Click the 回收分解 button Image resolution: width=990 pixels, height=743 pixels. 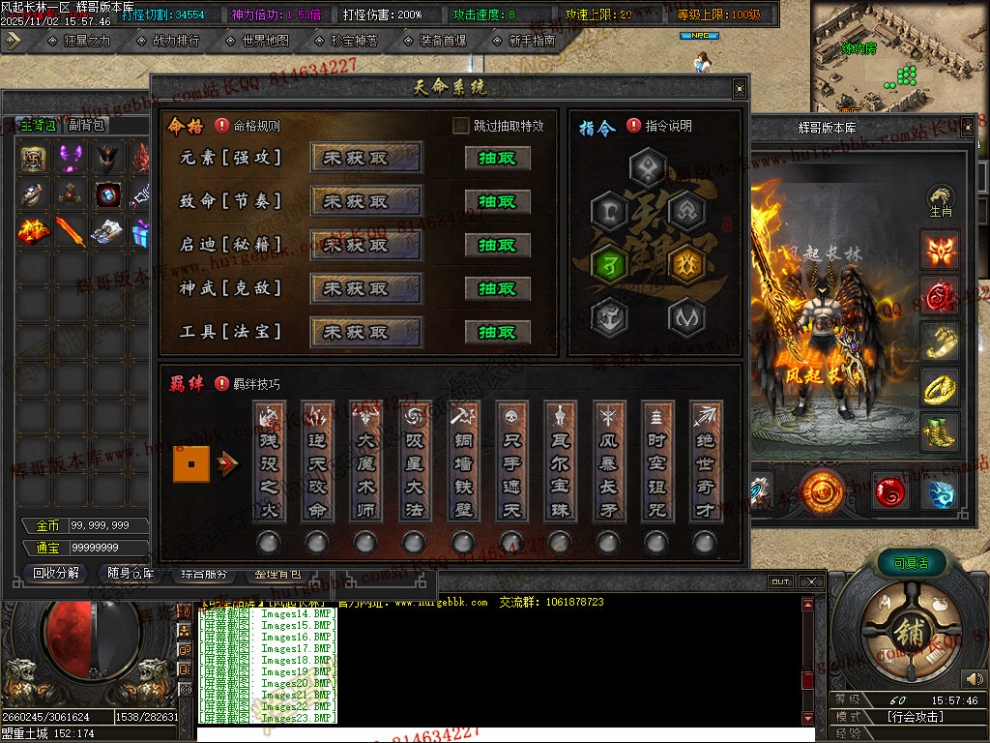(x=56, y=574)
